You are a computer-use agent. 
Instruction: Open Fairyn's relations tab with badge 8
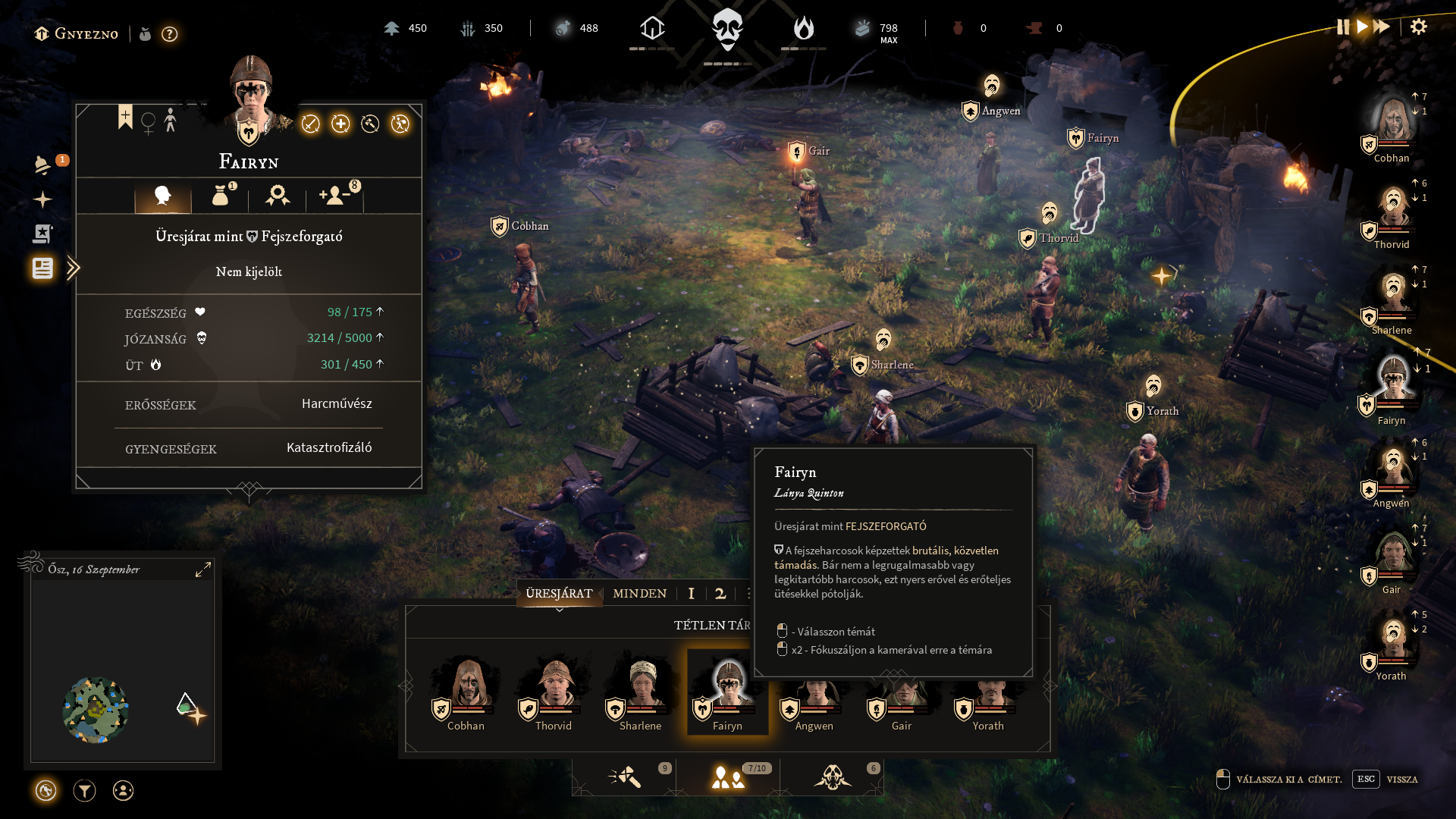335,196
